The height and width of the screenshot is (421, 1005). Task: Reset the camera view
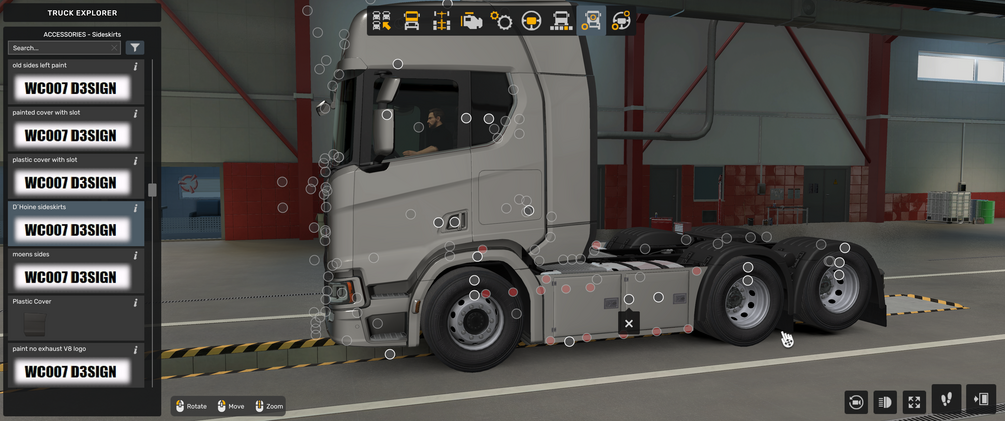pos(855,402)
